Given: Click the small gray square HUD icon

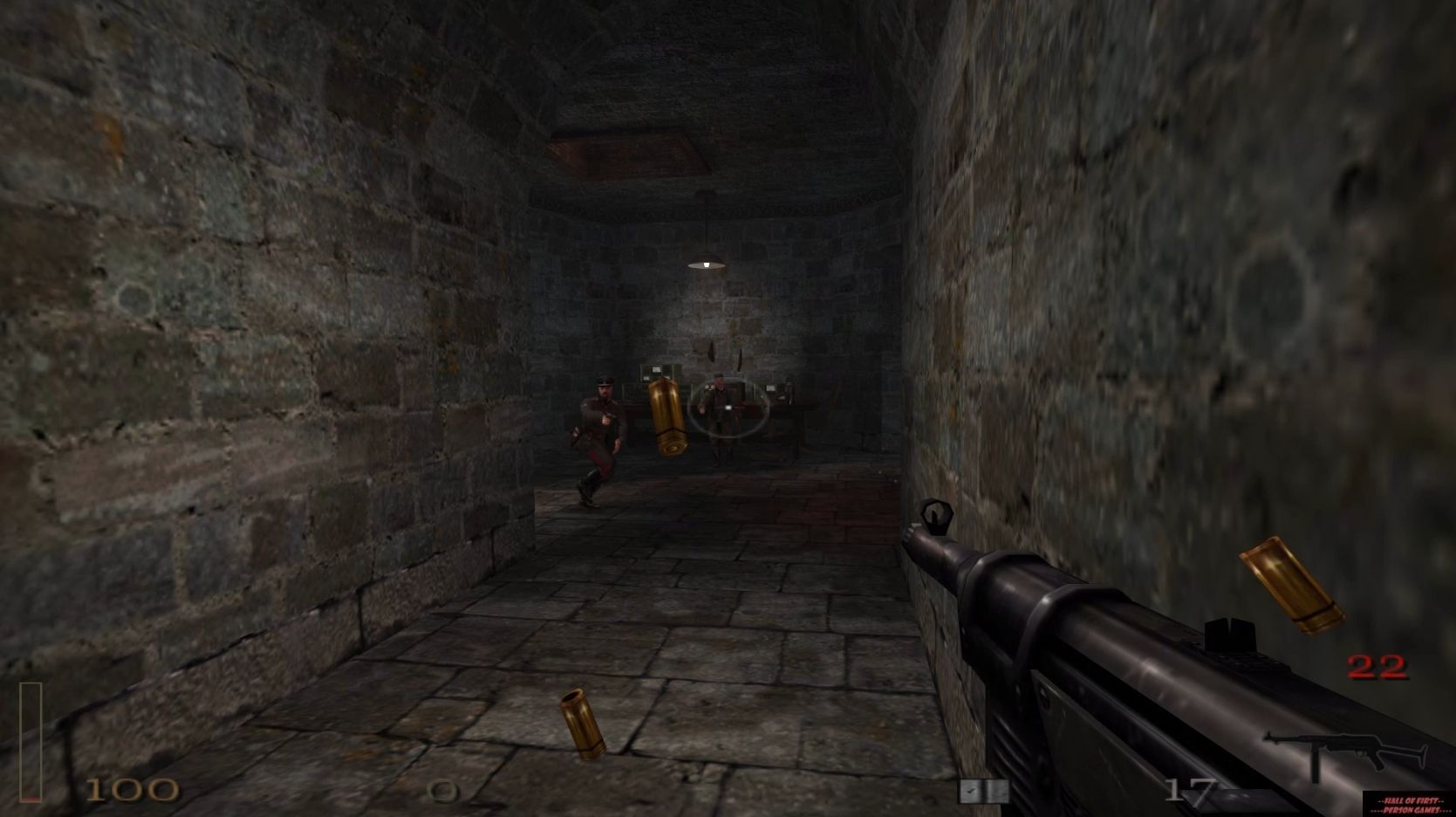Looking at the screenshot, I should click(x=983, y=791).
